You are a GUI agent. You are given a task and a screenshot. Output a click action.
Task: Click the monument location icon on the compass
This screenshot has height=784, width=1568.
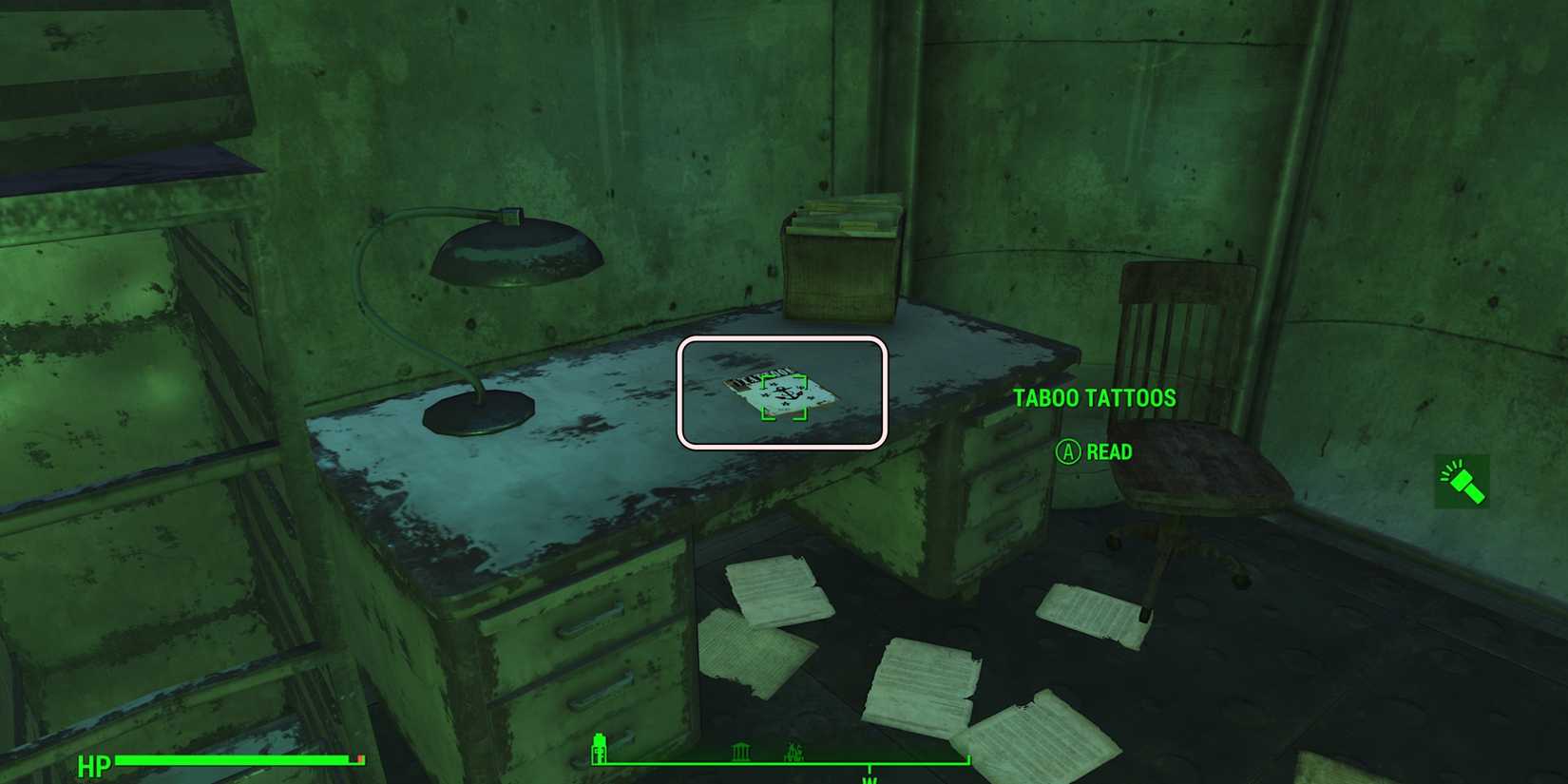[740, 751]
